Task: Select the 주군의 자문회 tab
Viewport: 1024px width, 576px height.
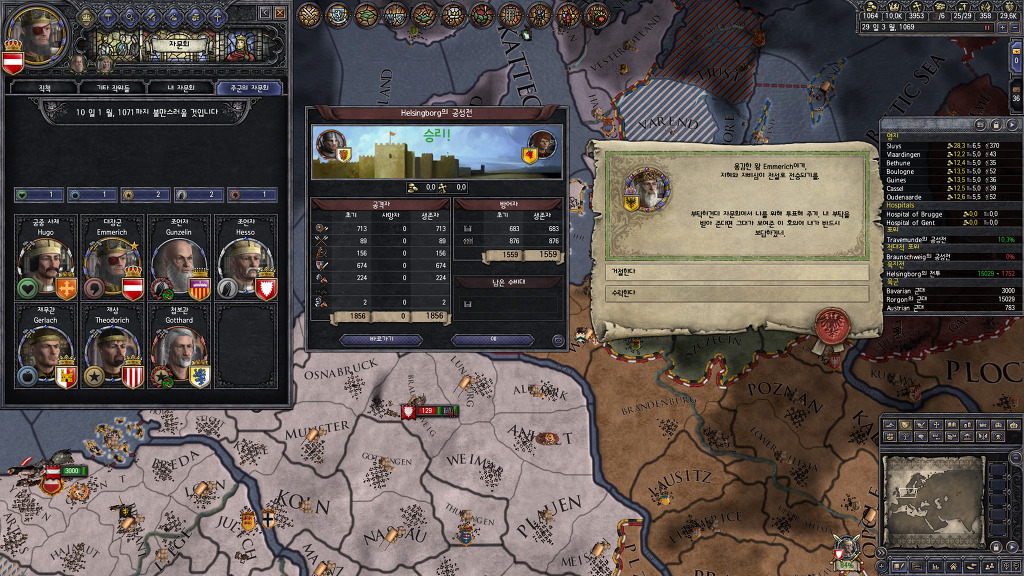Action: point(249,88)
